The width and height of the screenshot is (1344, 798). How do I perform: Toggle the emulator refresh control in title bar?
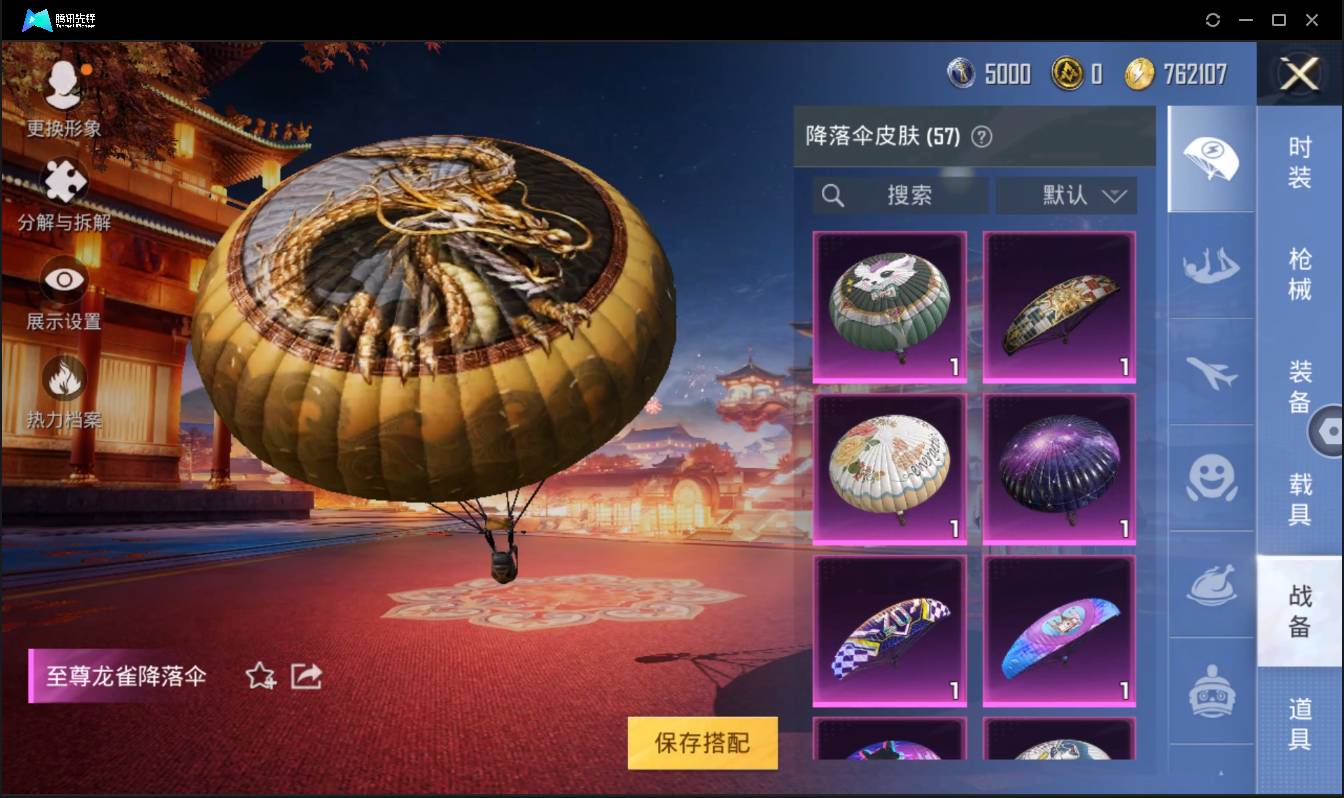pyautogui.click(x=1213, y=20)
